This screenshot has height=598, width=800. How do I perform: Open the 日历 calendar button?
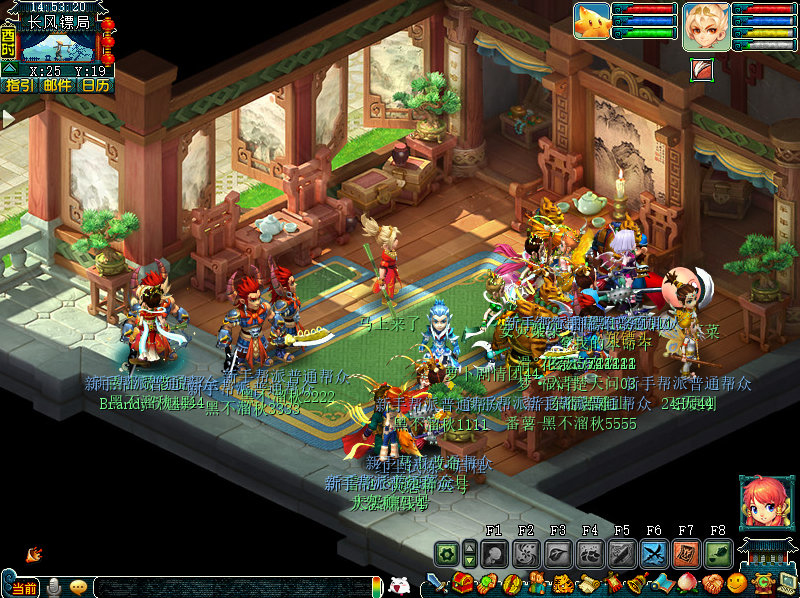[x=96, y=86]
